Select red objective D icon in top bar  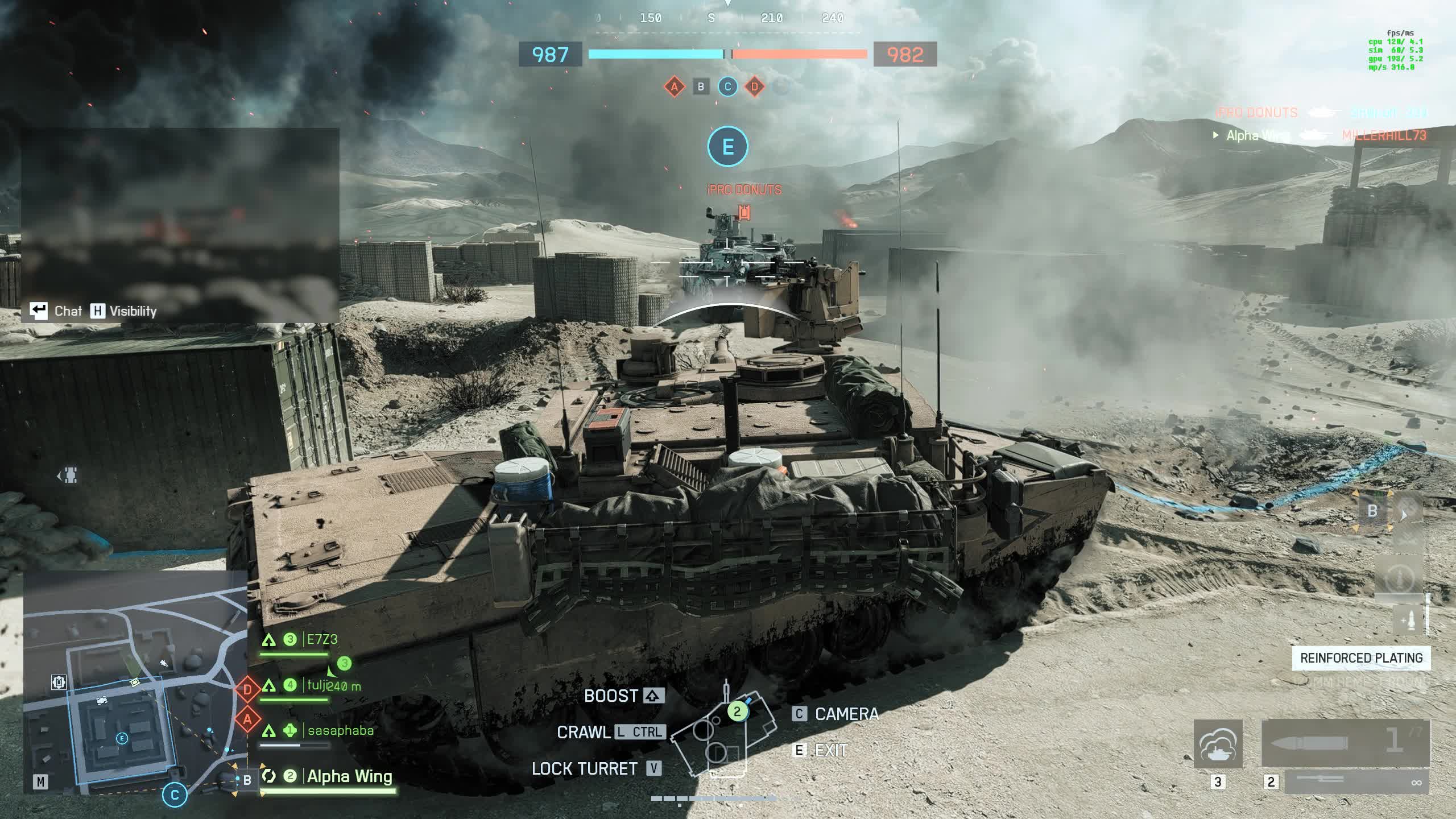pyautogui.click(x=755, y=87)
